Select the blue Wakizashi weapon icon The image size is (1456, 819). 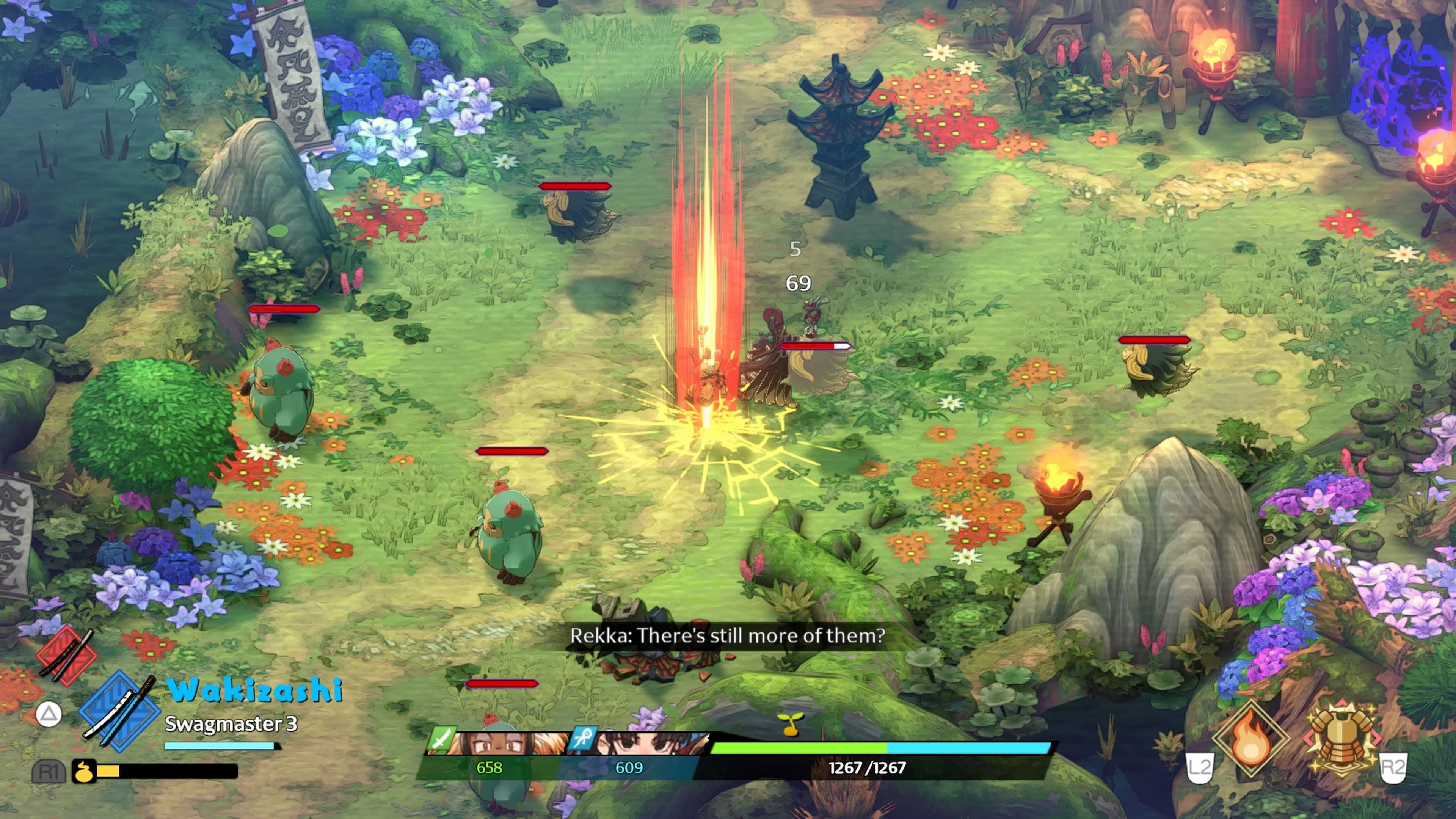tap(120, 711)
